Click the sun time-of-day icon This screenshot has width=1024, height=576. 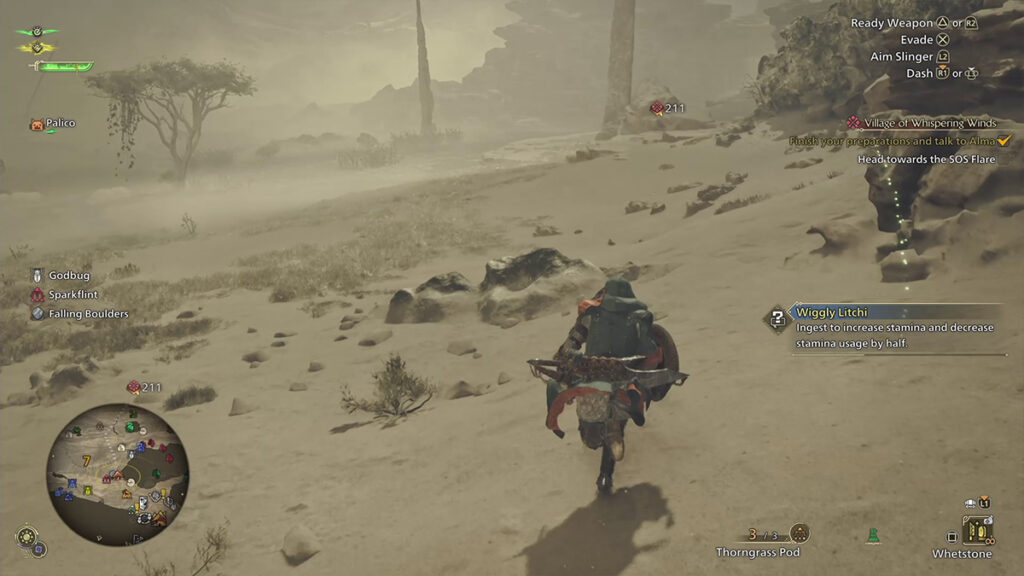(25, 536)
